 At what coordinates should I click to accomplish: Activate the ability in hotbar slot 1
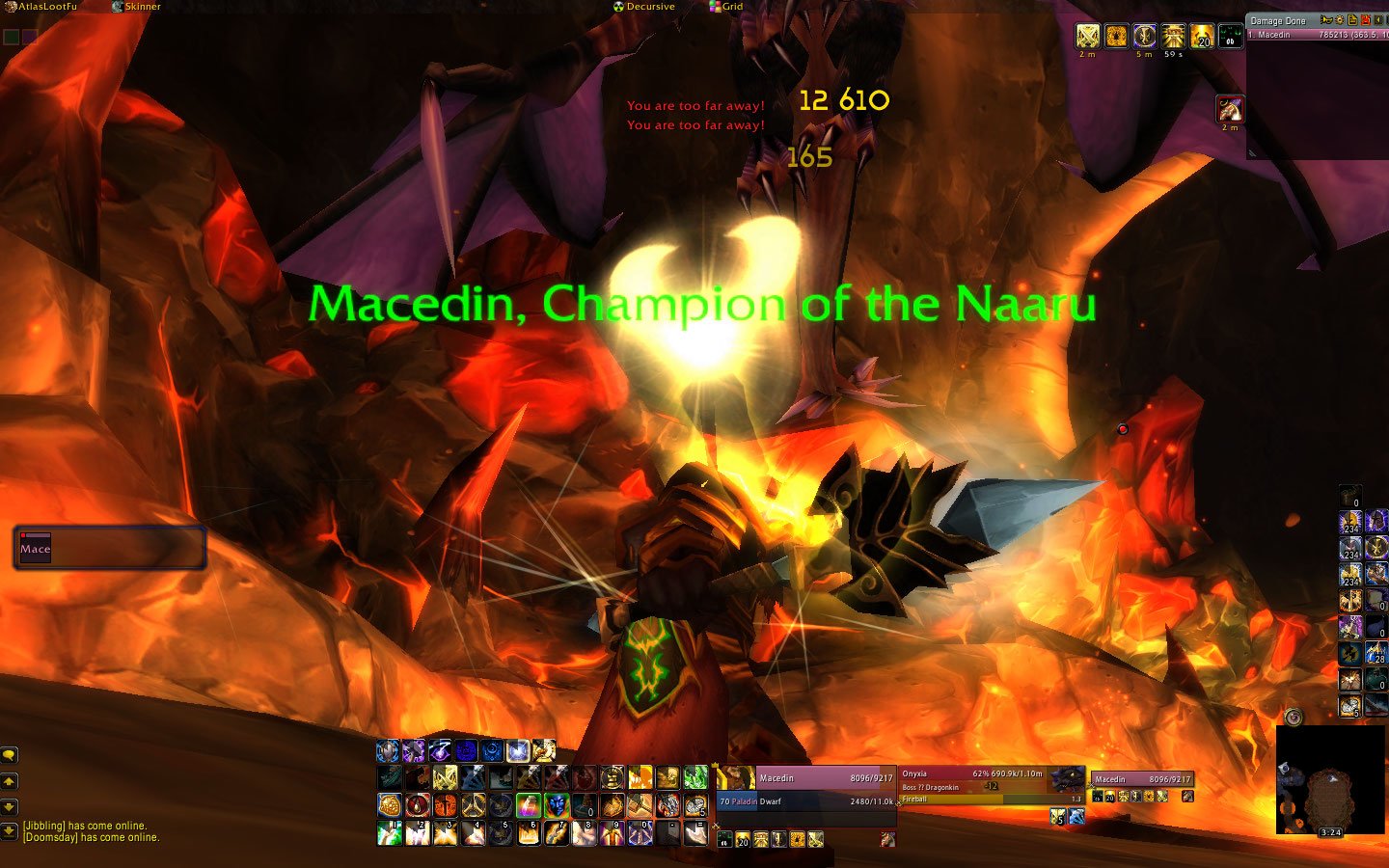(390, 832)
